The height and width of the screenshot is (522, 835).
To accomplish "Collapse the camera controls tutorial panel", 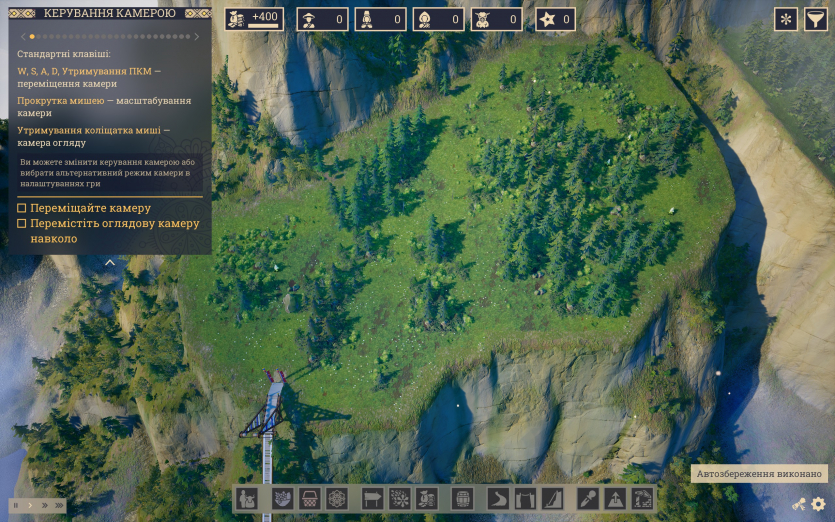I will coord(110,263).
